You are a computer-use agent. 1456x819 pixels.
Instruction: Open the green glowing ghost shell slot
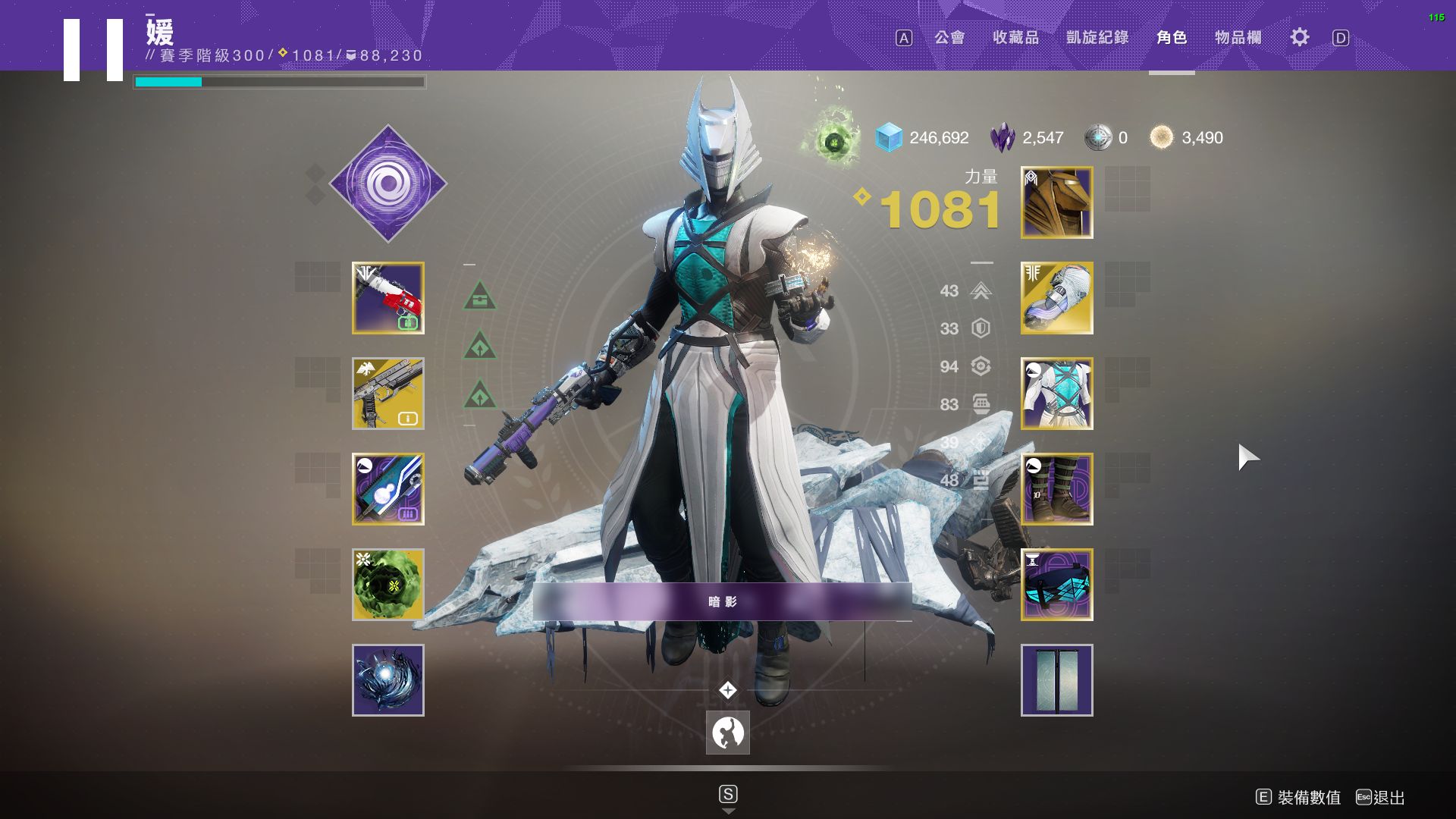(x=388, y=585)
